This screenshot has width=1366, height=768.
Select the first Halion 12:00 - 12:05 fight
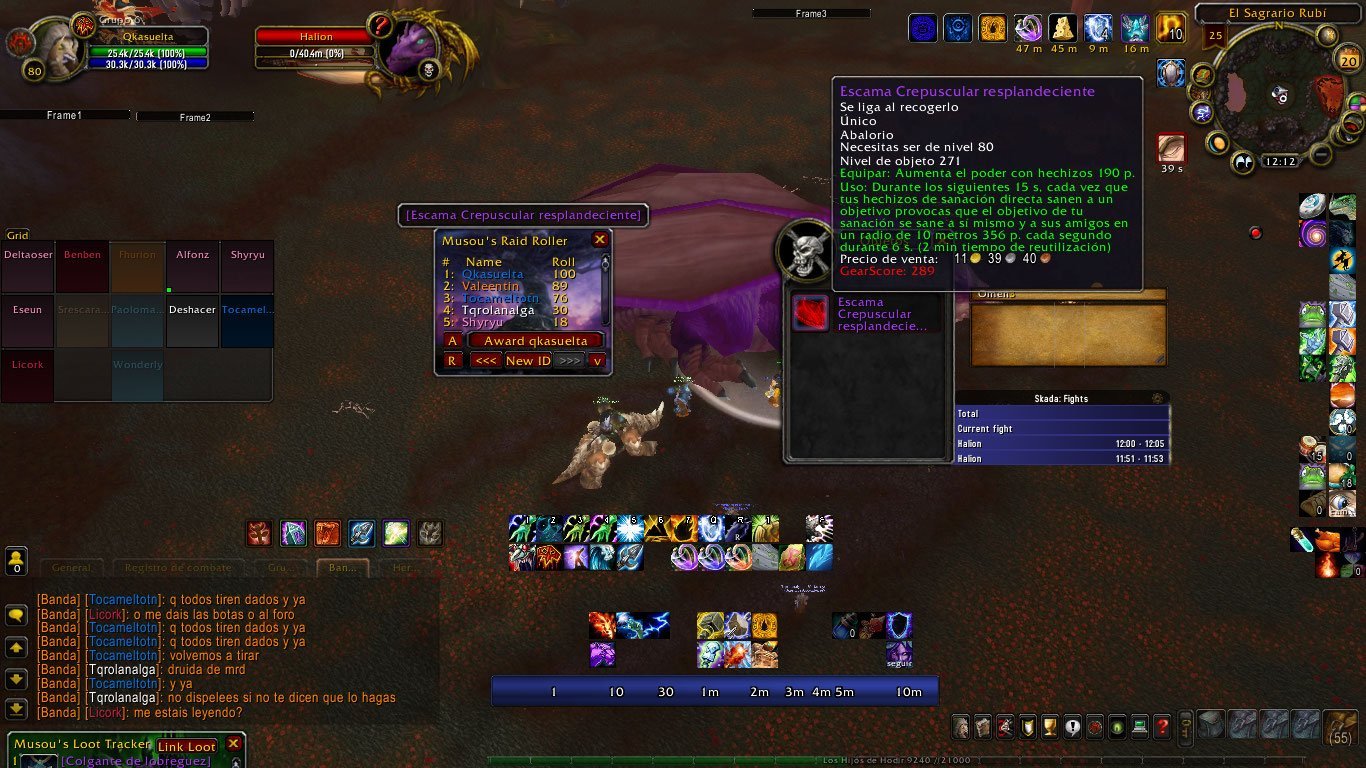pyautogui.click(x=1062, y=444)
